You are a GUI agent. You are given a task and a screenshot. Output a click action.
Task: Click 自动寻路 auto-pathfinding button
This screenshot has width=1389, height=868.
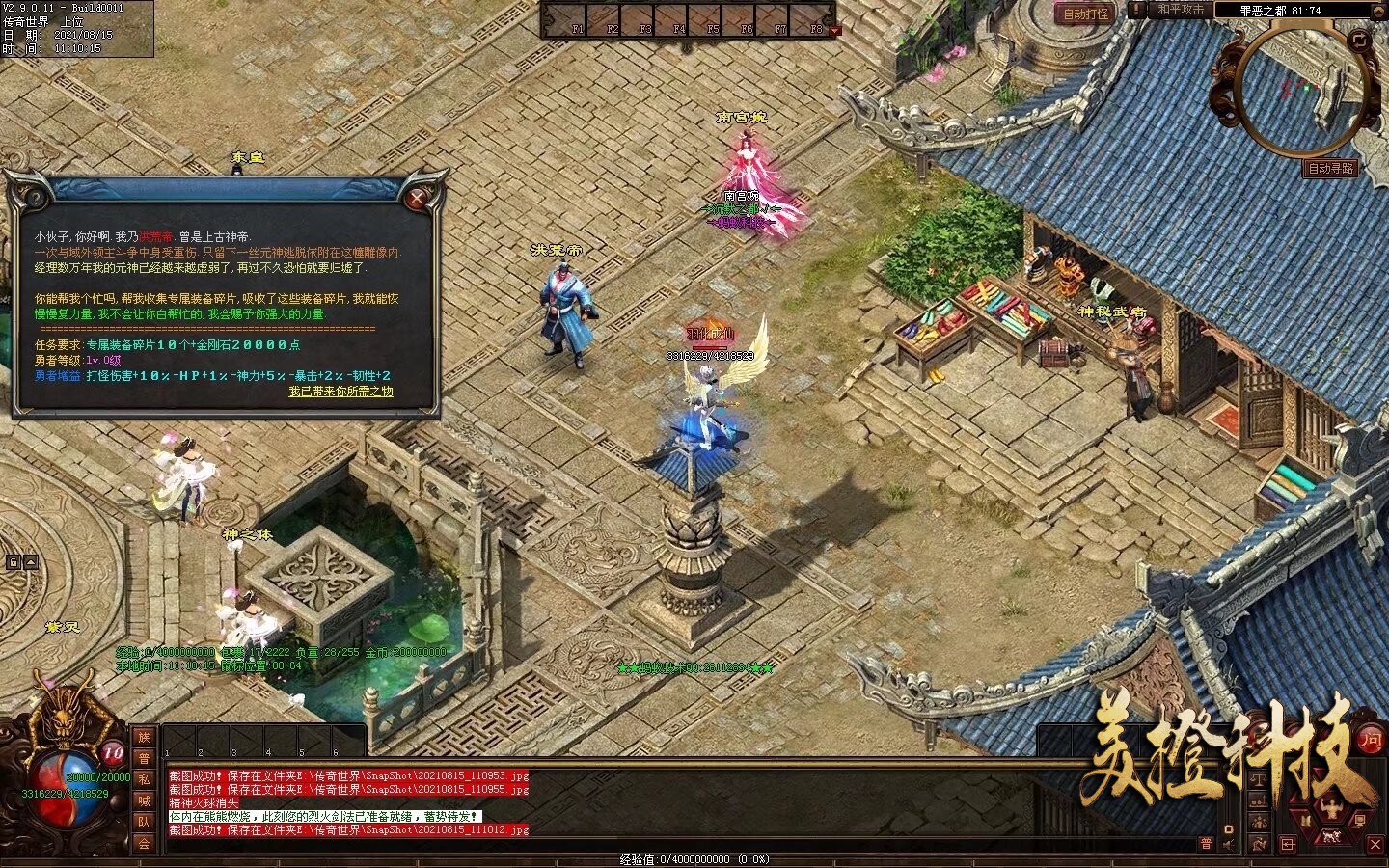point(1333,169)
